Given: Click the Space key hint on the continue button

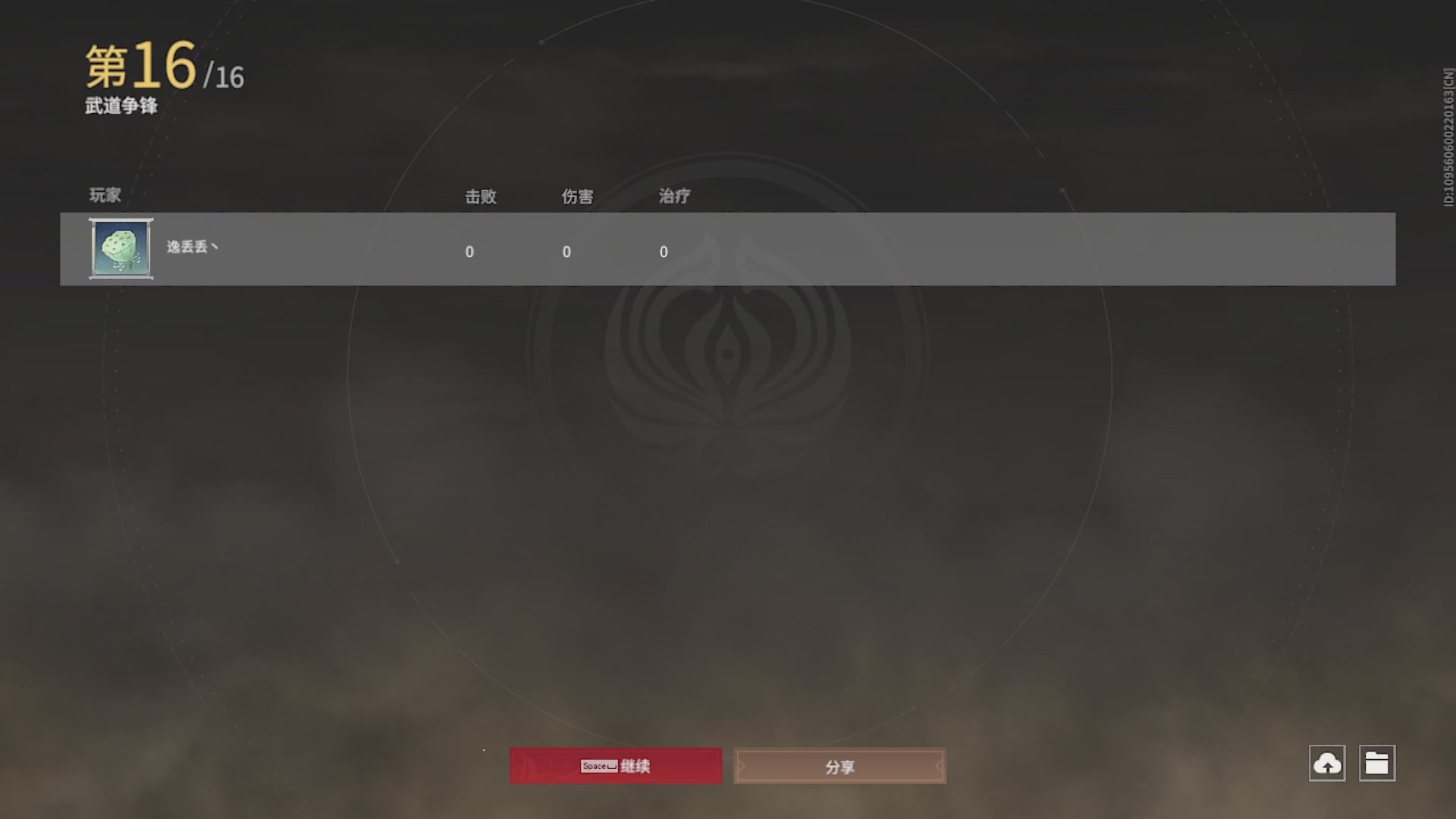Looking at the screenshot, I should (599, 766).
